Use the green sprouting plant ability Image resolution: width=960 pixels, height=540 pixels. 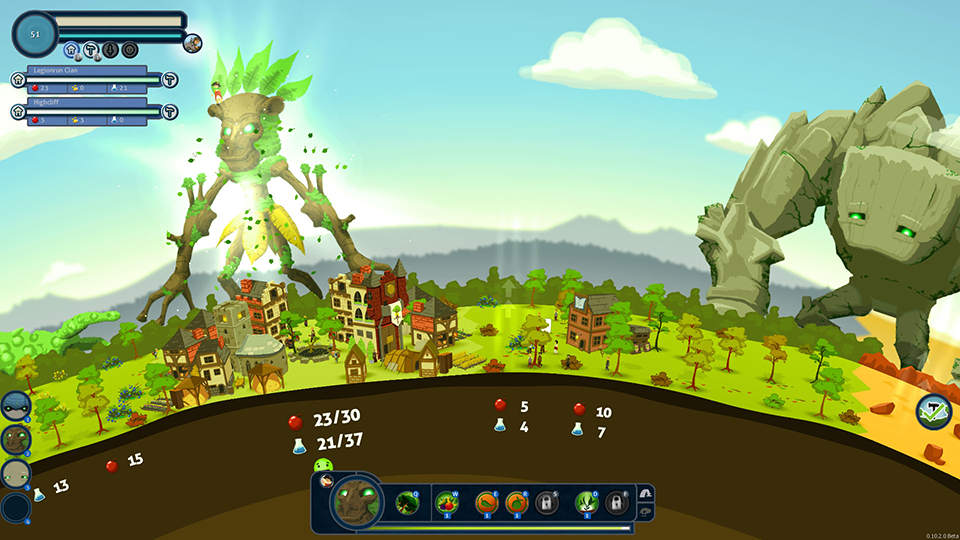pyautogui.click(x=587, y=502)
